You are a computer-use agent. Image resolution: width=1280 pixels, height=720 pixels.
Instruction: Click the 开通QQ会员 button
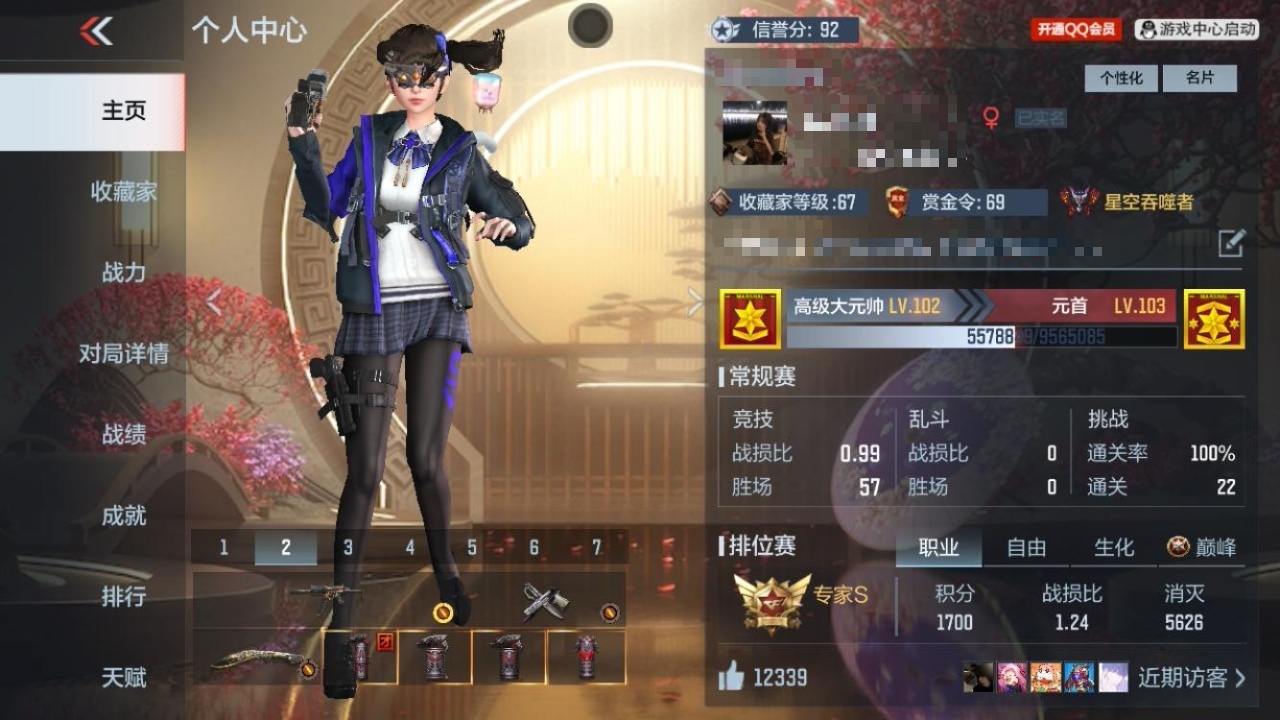1076,30
